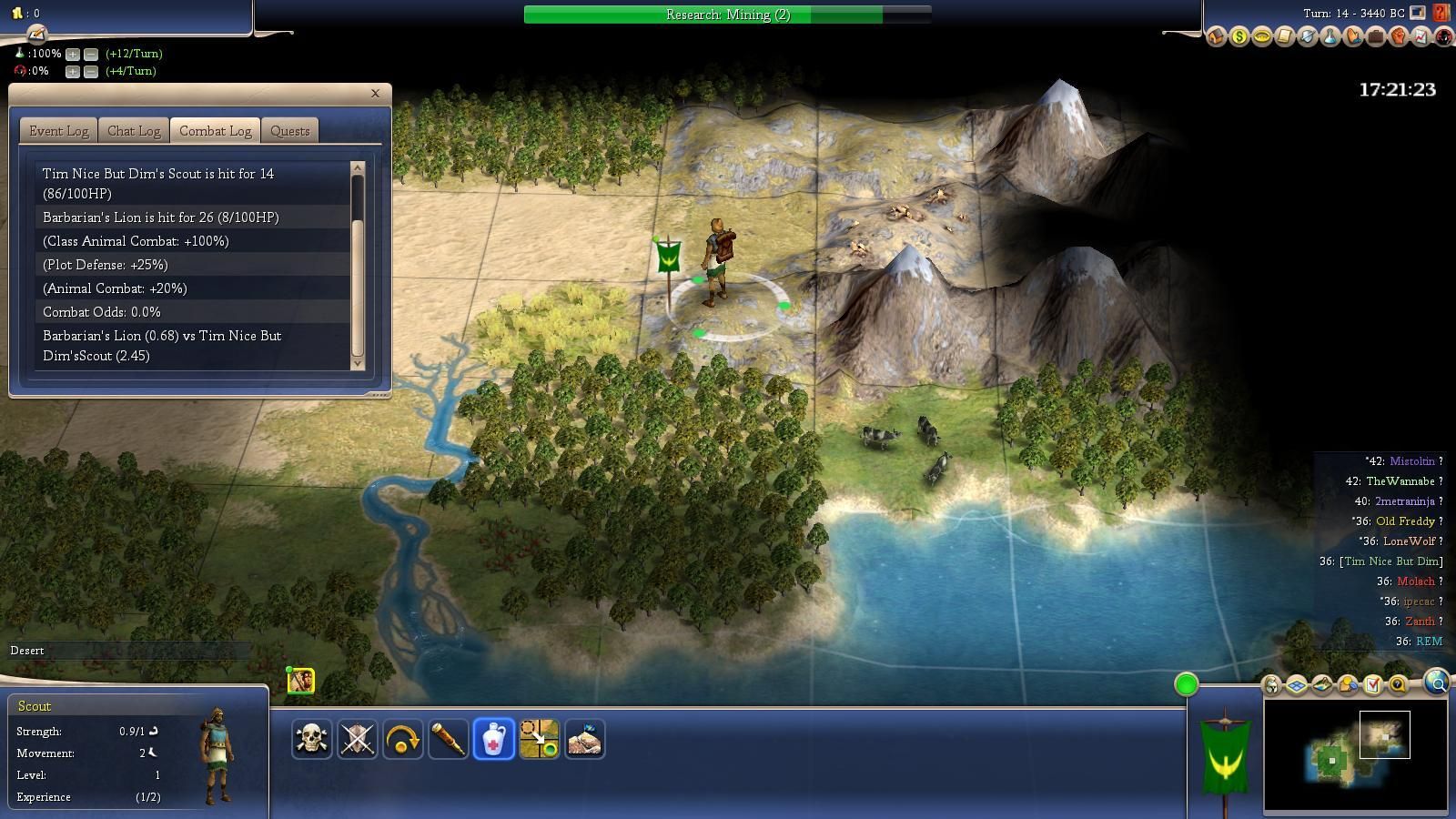The height and width of the screenshot is (819, 1456).
Task: Open the espionage advisor spy icon
Action: 1443,37
